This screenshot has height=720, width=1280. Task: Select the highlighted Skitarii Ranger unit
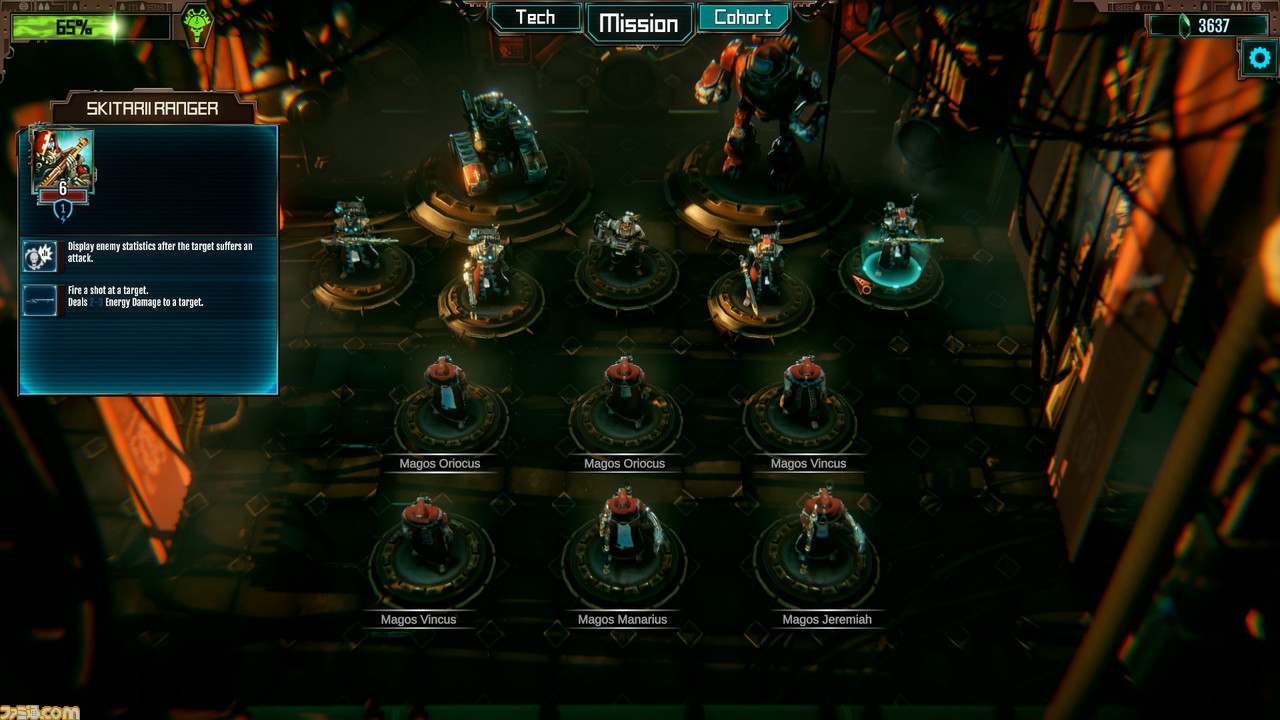(x=896, y=250)
